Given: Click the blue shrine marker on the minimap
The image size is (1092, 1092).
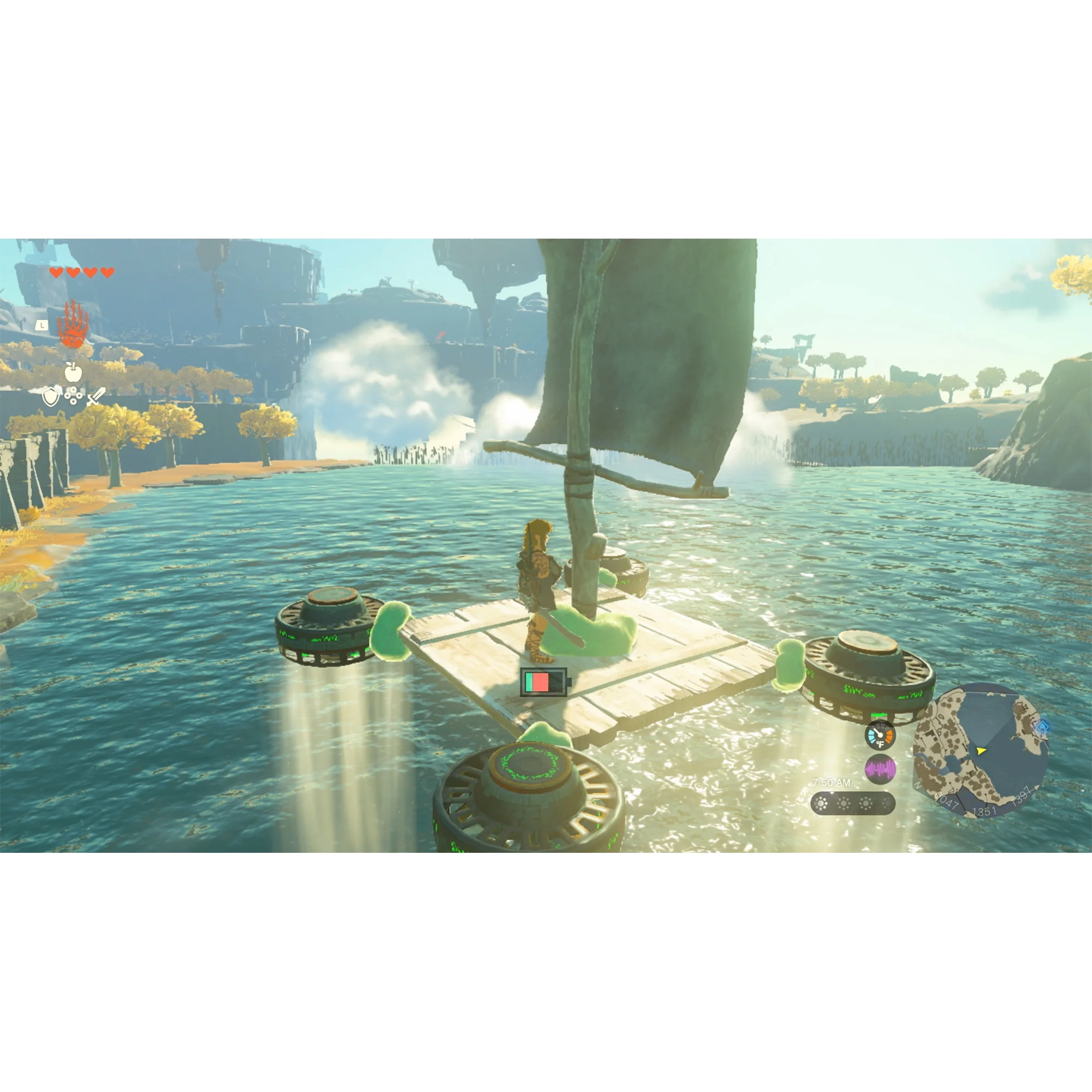Looking at the screenshot, I should pyautogui.click(x=1043, y=727).
